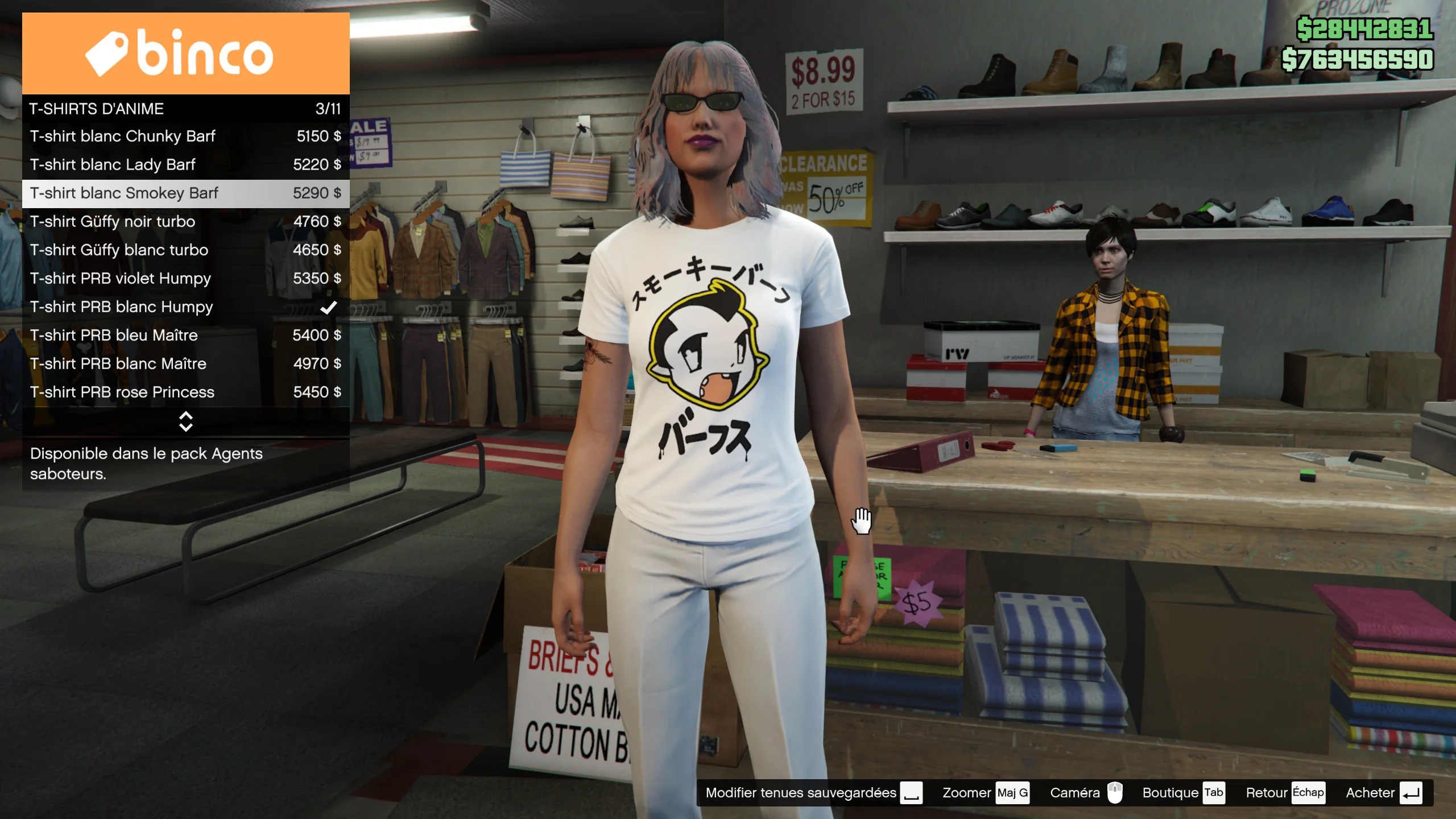Pick T-shirt PRB bleu Maître

tap(185, 336)
